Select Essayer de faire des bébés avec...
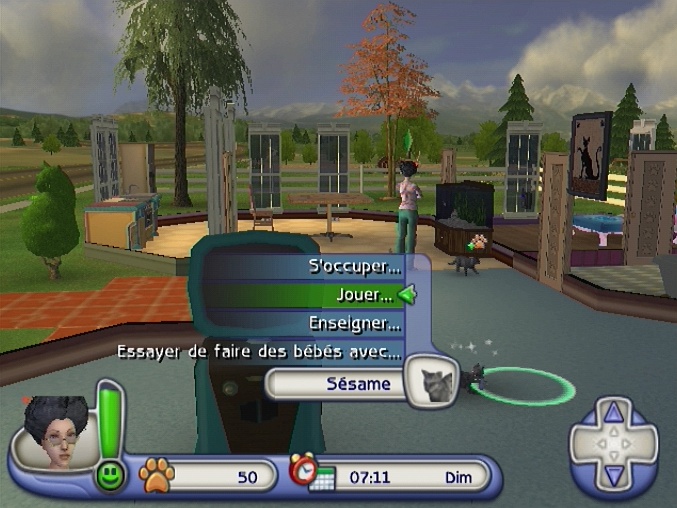Viewport: 677px width, 508px height. click(260, 352)
